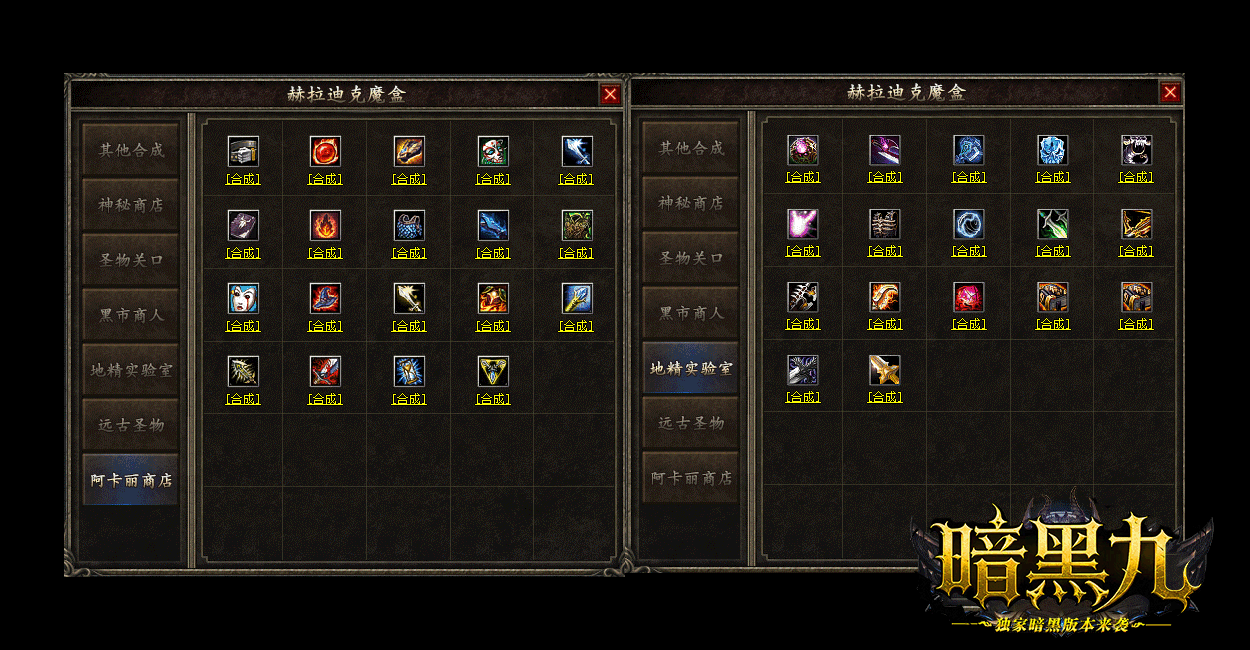Select the silver bars chest item

point(243,151)
